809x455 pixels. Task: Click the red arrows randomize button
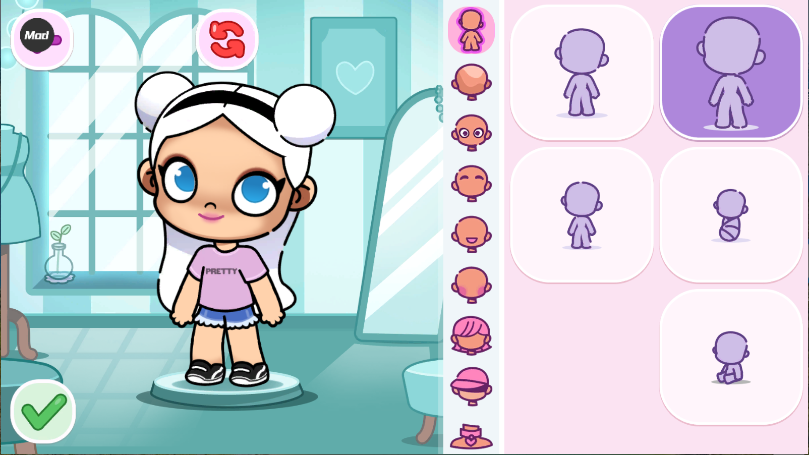227,39
